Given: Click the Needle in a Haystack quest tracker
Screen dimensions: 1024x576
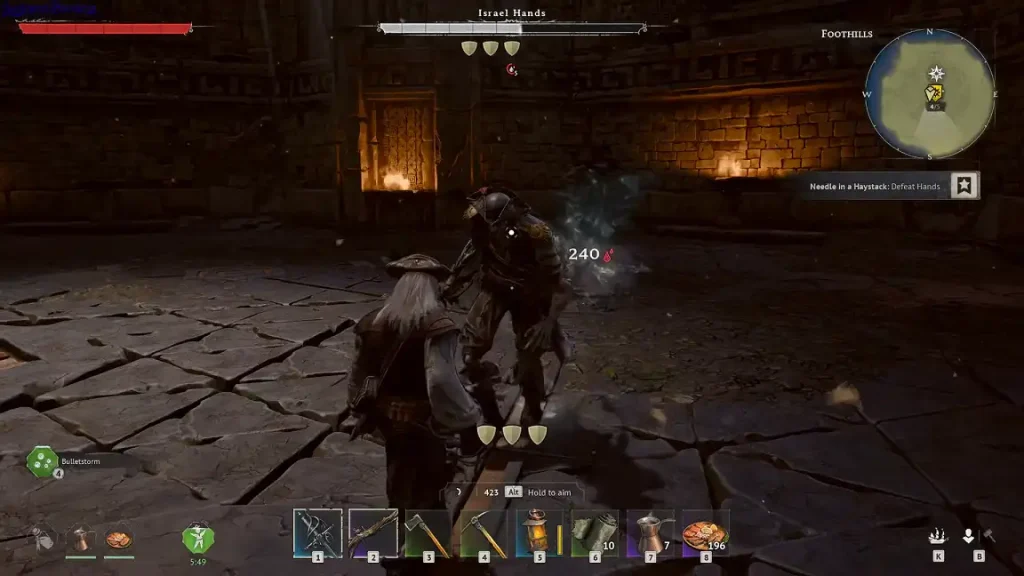Looking at the screenshot, I should pyautogui.click(x=875, y=186).
